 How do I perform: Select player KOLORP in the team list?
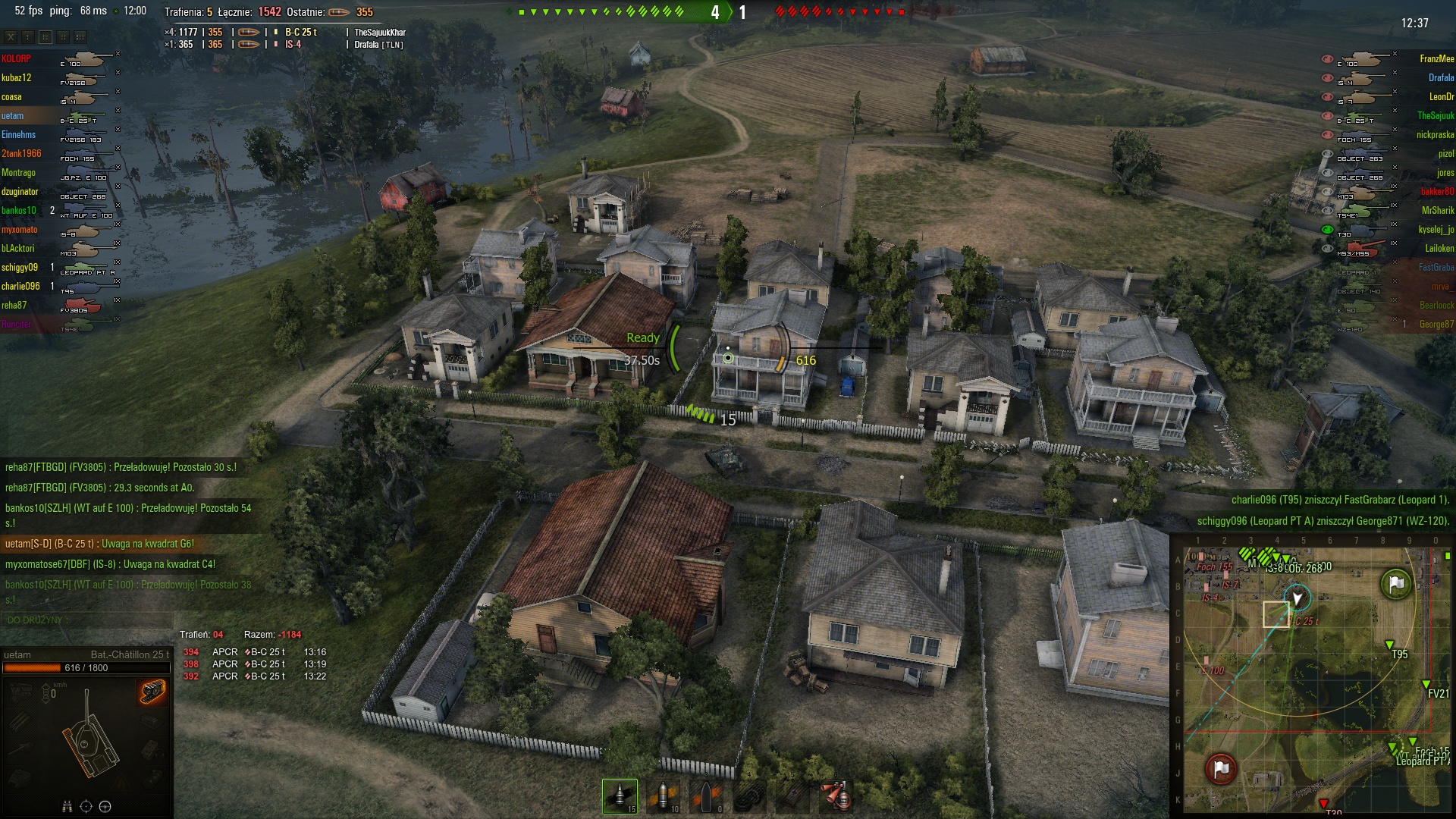coord(17,59)
